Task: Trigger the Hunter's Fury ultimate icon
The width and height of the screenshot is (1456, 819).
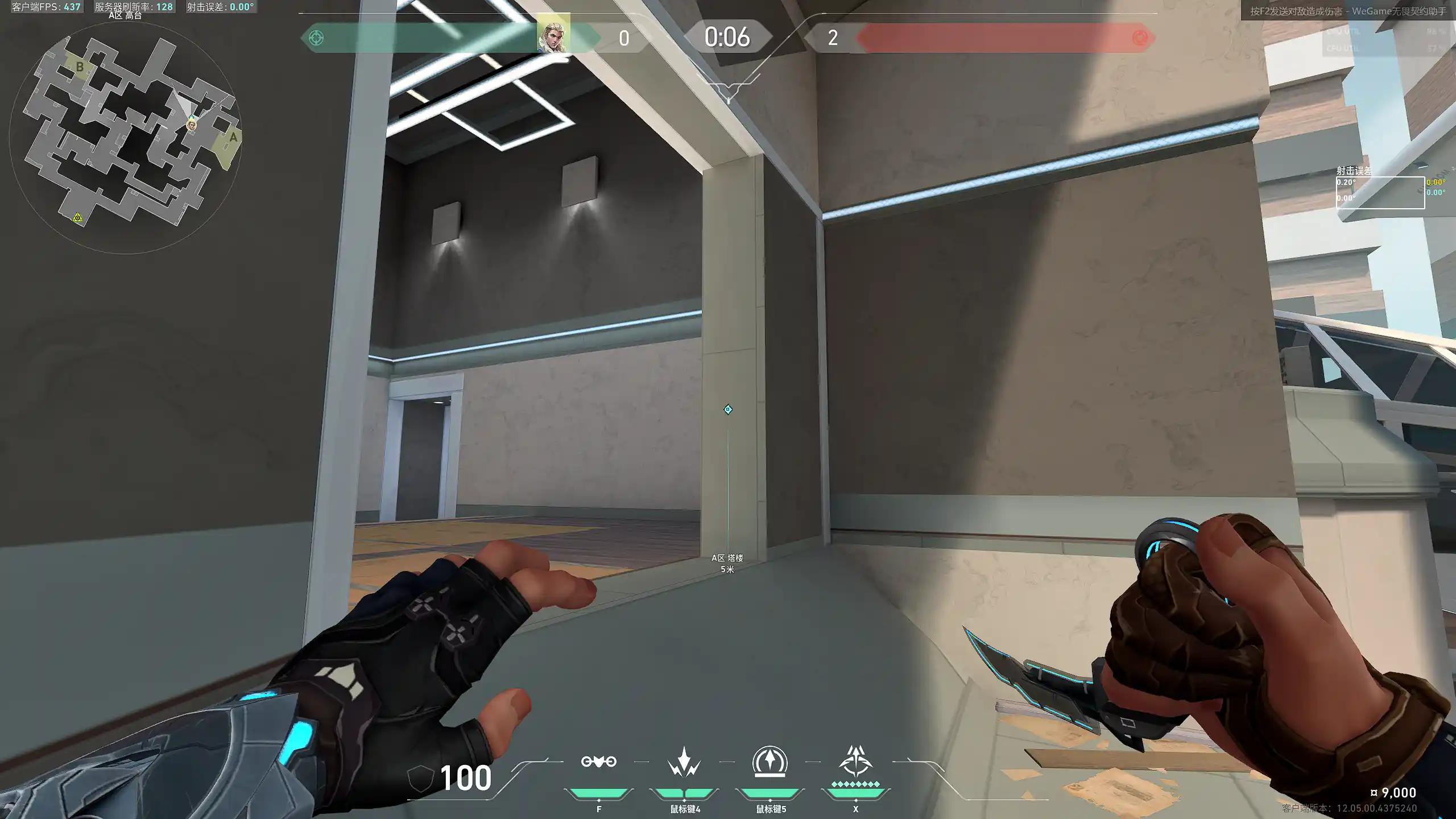Action: pyautogui.click(x=855, y=762)
